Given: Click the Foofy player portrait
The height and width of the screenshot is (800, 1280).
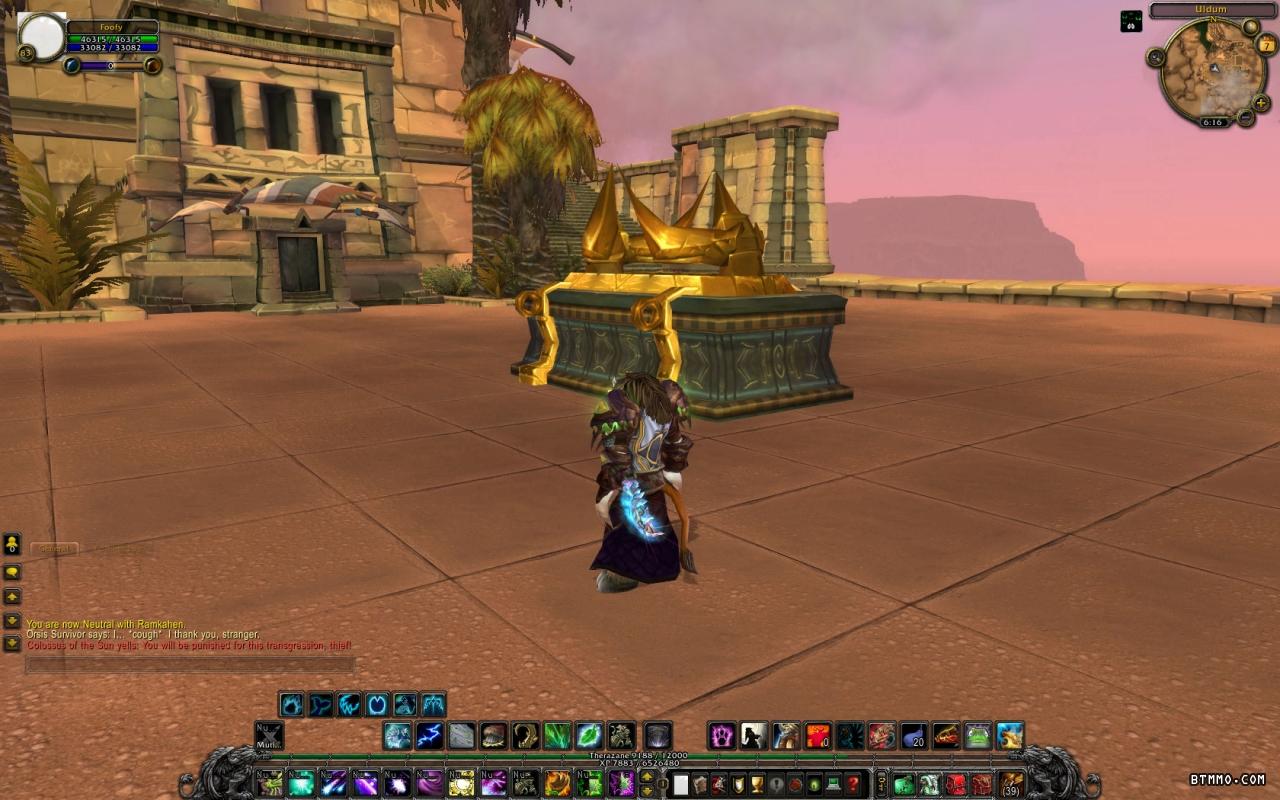Looking at the screenshot, I should pos(42,36).
